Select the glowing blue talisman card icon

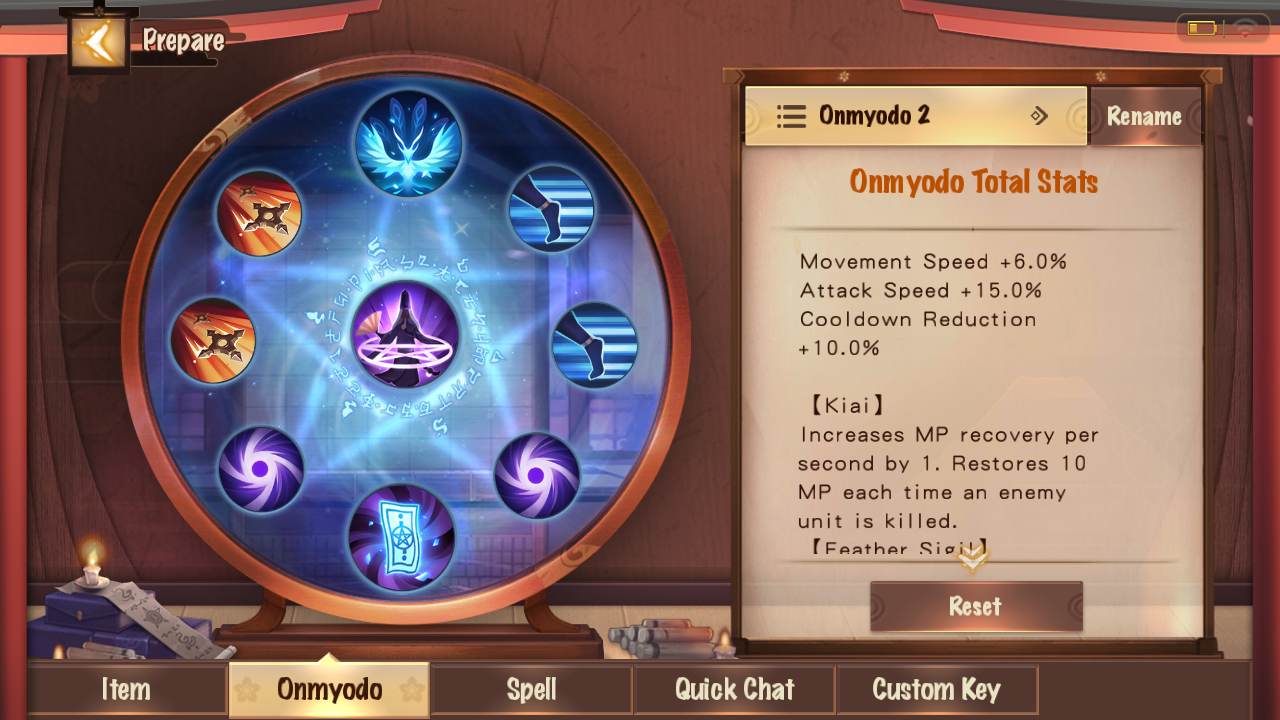click(x=401, y=538)
